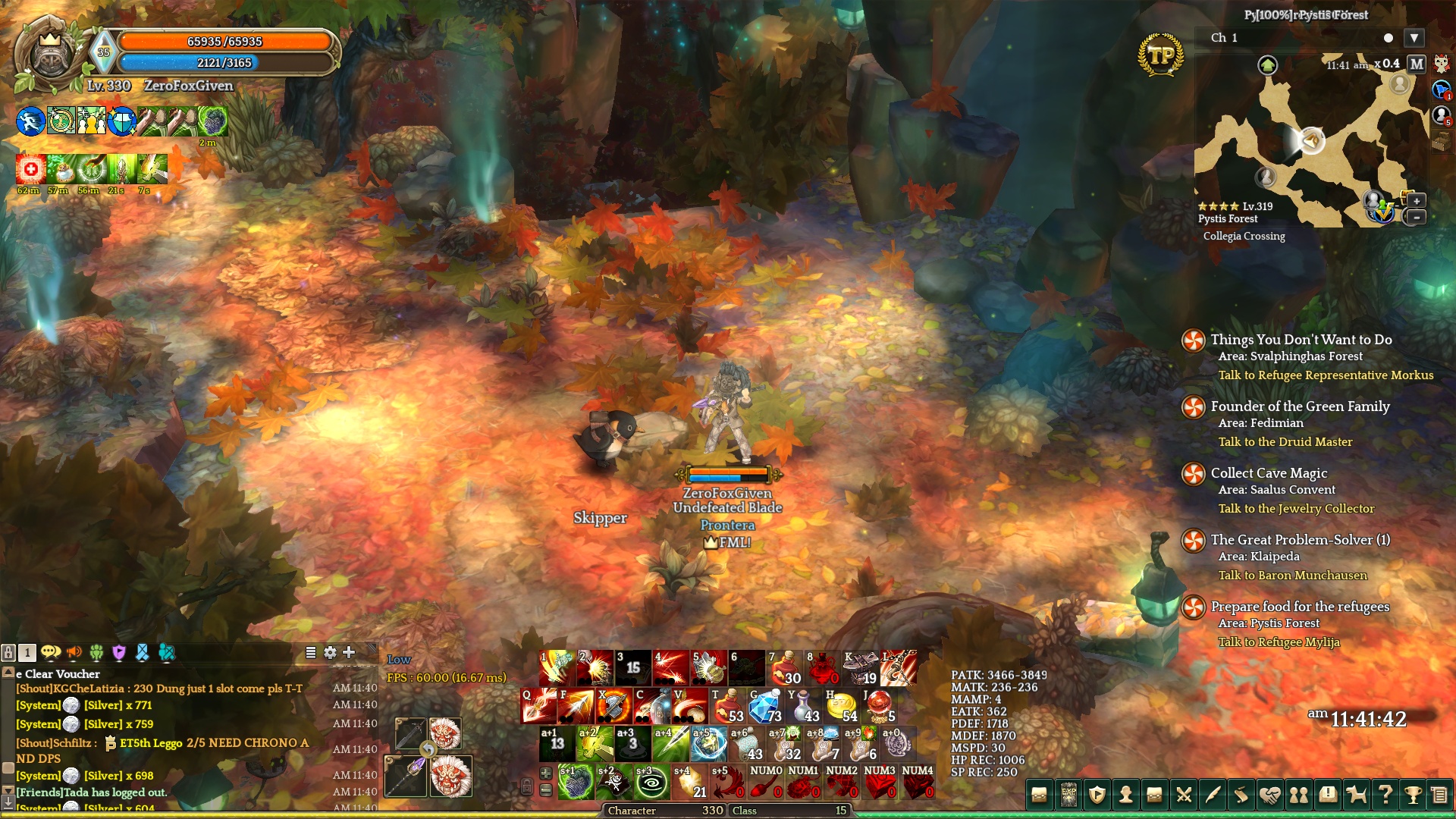1456x819 pixels.
Task: Open the TP shop badge
Action: tap(1160, 55)
